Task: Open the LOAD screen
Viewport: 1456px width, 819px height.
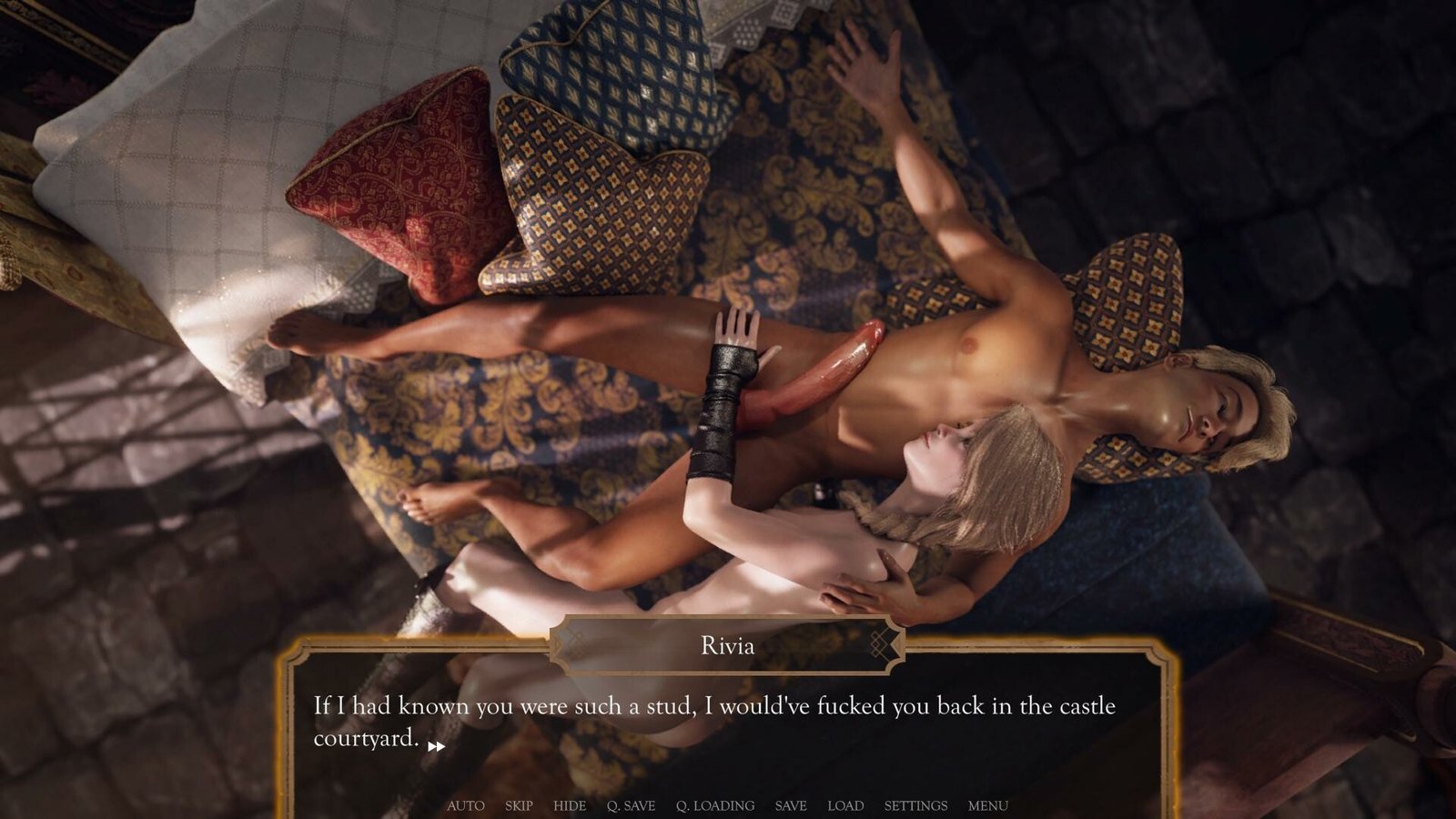Action: (845, 805)
